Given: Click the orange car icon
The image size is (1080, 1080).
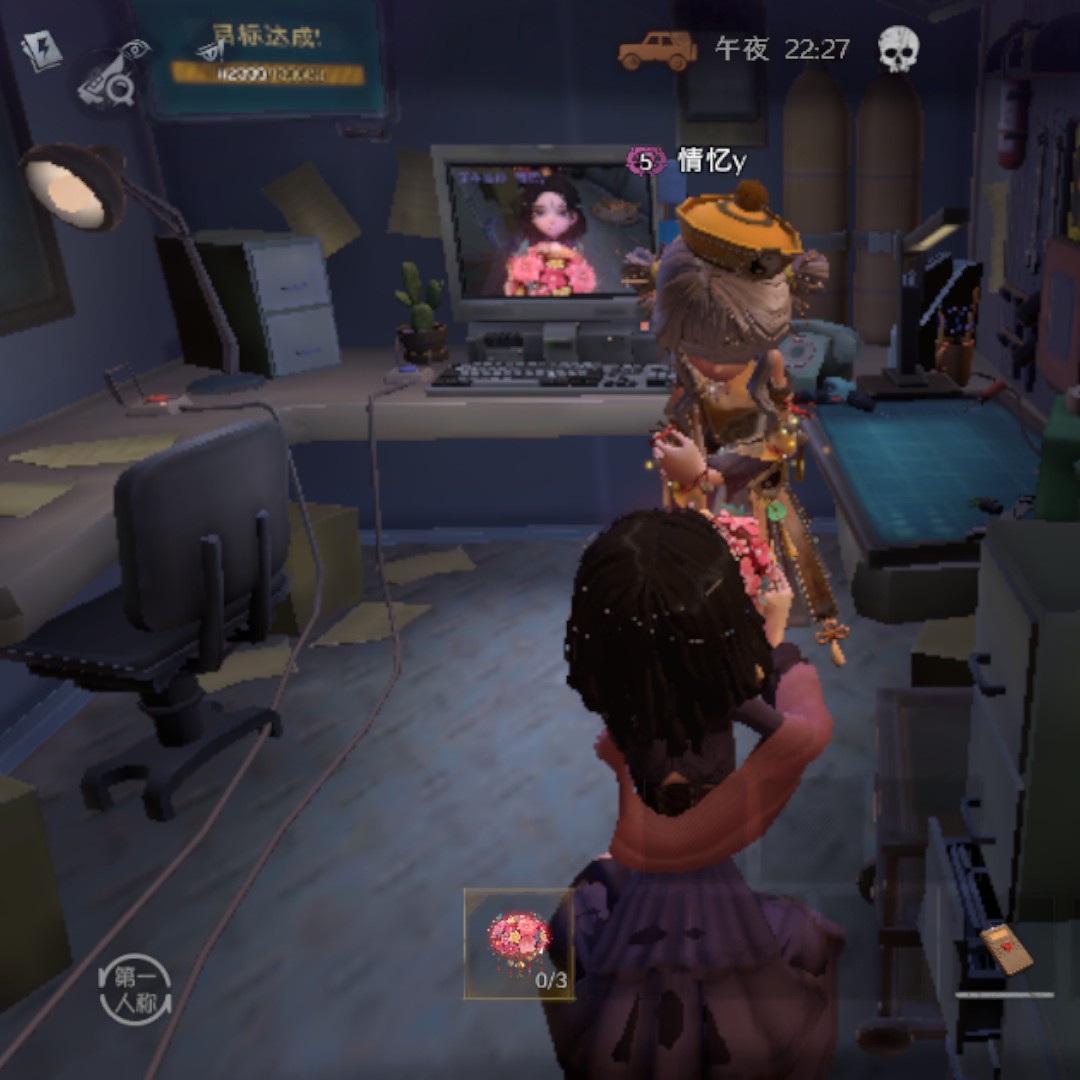Looking at the screenshot, I should [x=657, y=50].
